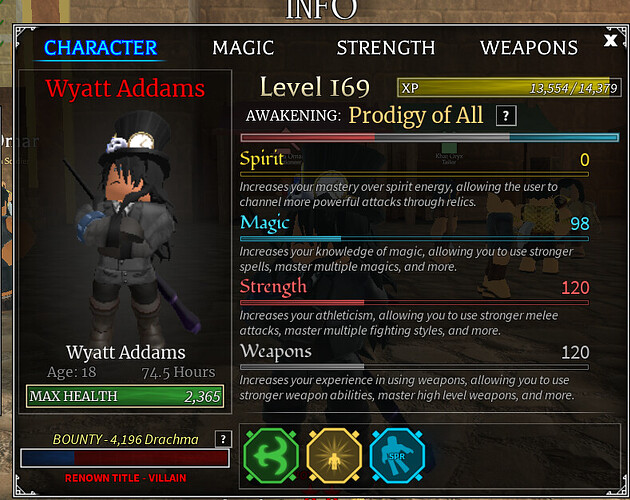Select the Magic stat row
The width and height of the screenshot is (630, 500).
tap(414, 224)
